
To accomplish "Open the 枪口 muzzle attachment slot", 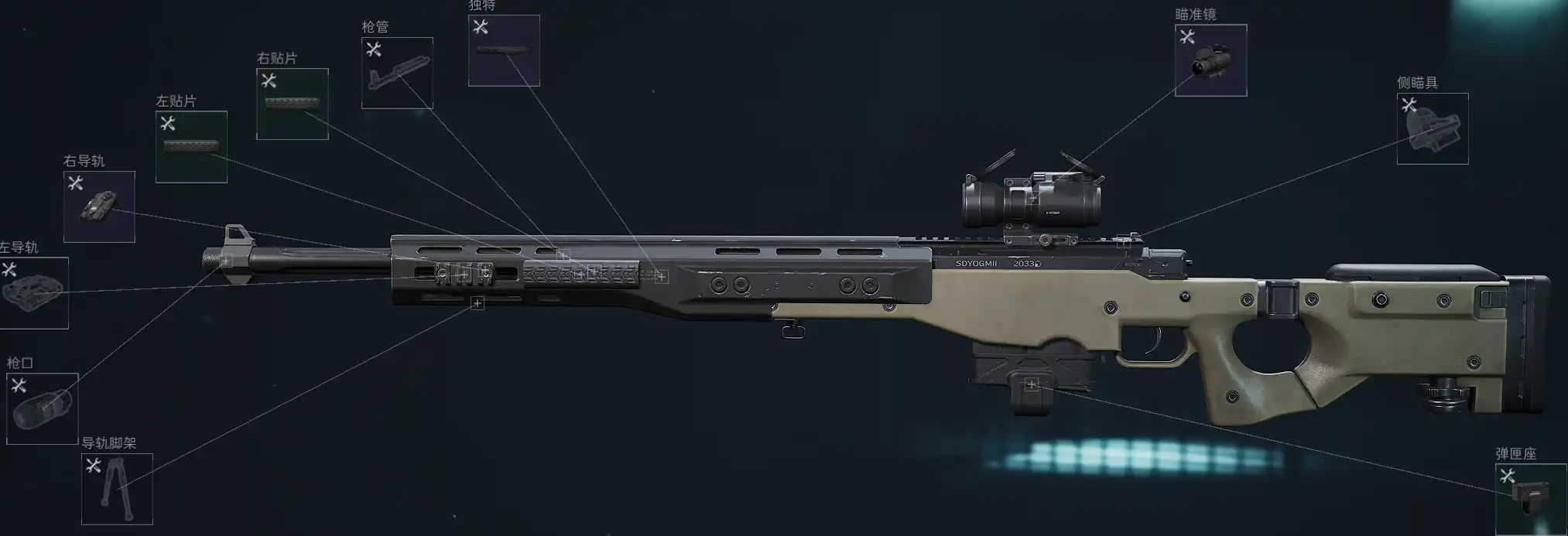I will coord(43,408).
